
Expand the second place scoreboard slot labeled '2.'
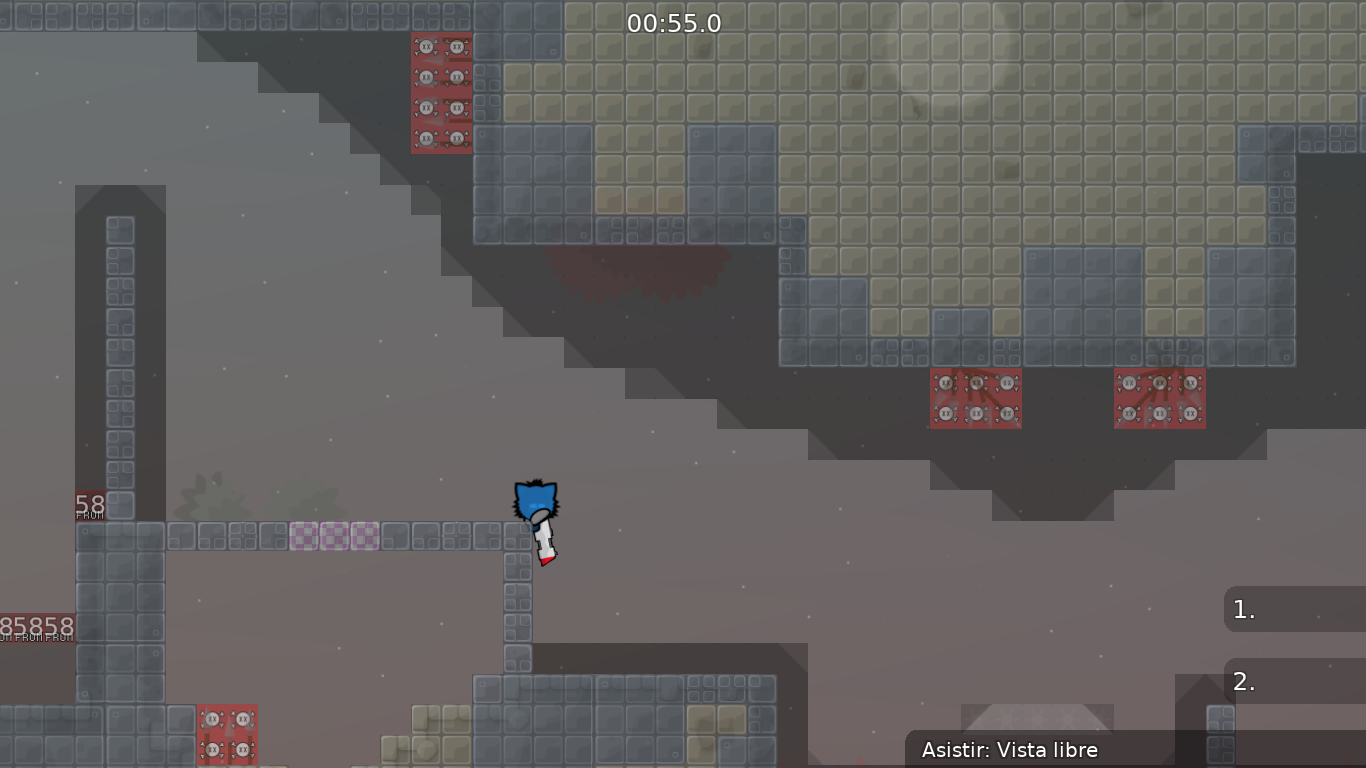1294,681
